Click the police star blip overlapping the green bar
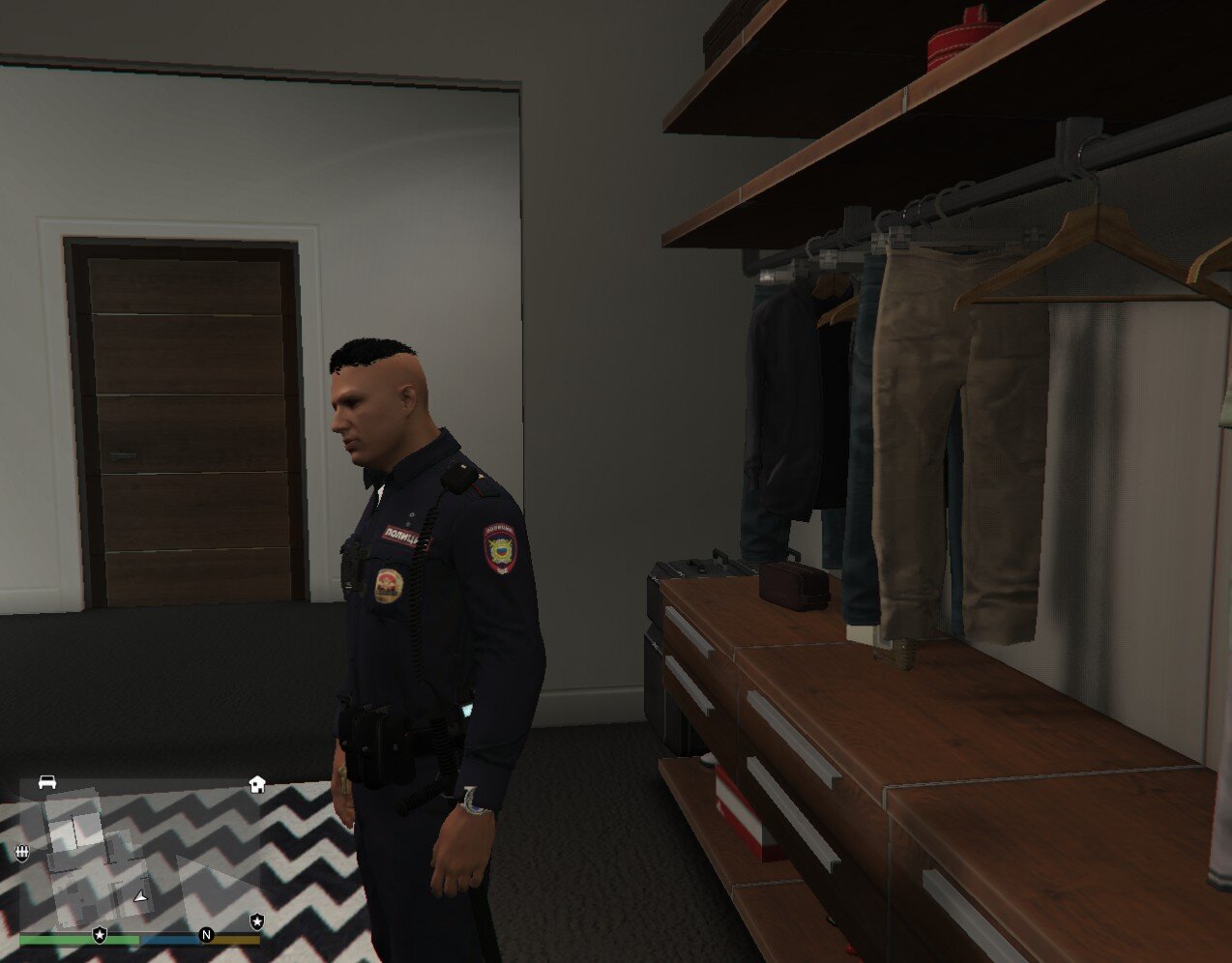 (x=100, y=935)
